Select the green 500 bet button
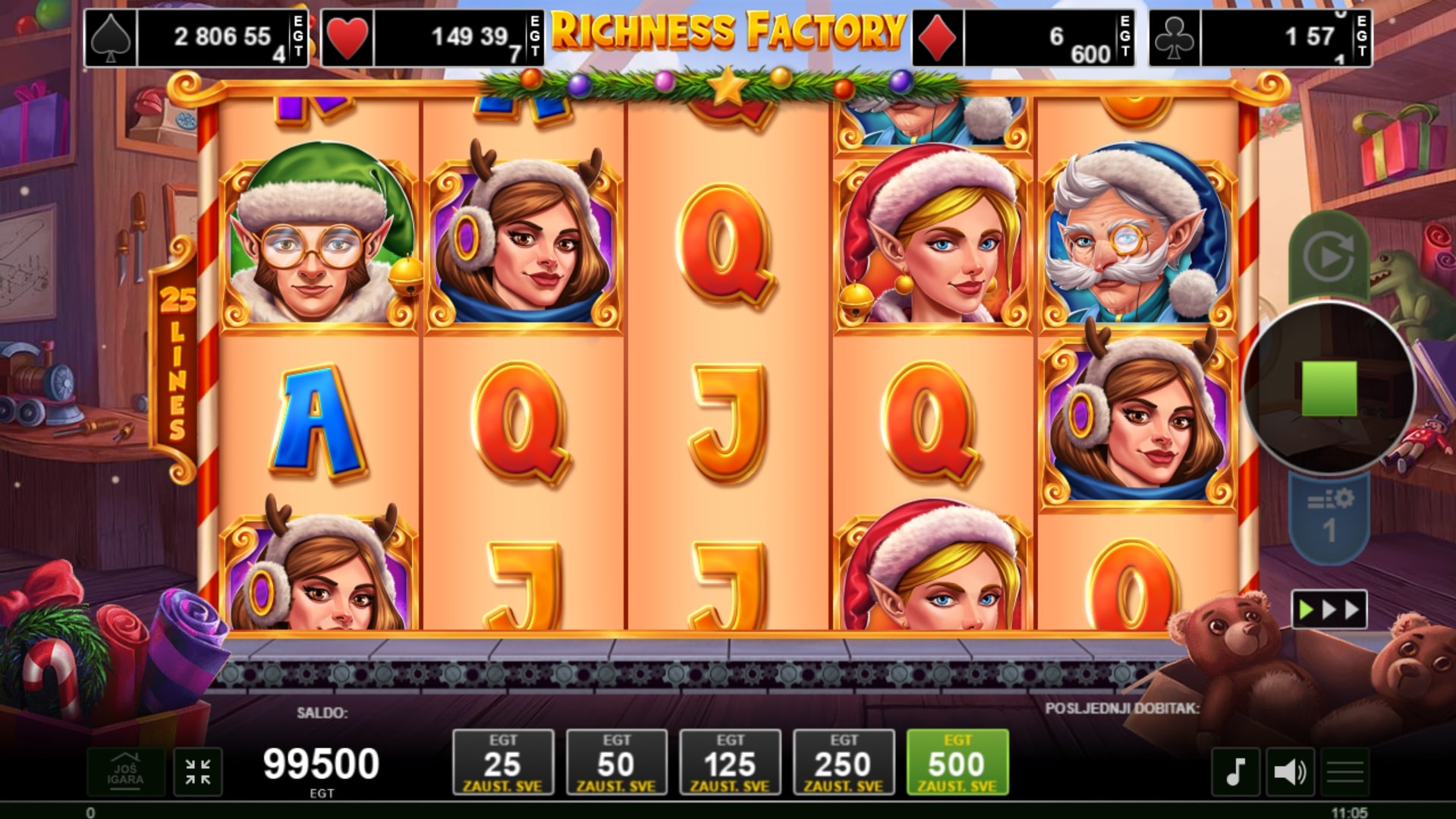This screenshot has width=1456, height=819. [958, 762]
